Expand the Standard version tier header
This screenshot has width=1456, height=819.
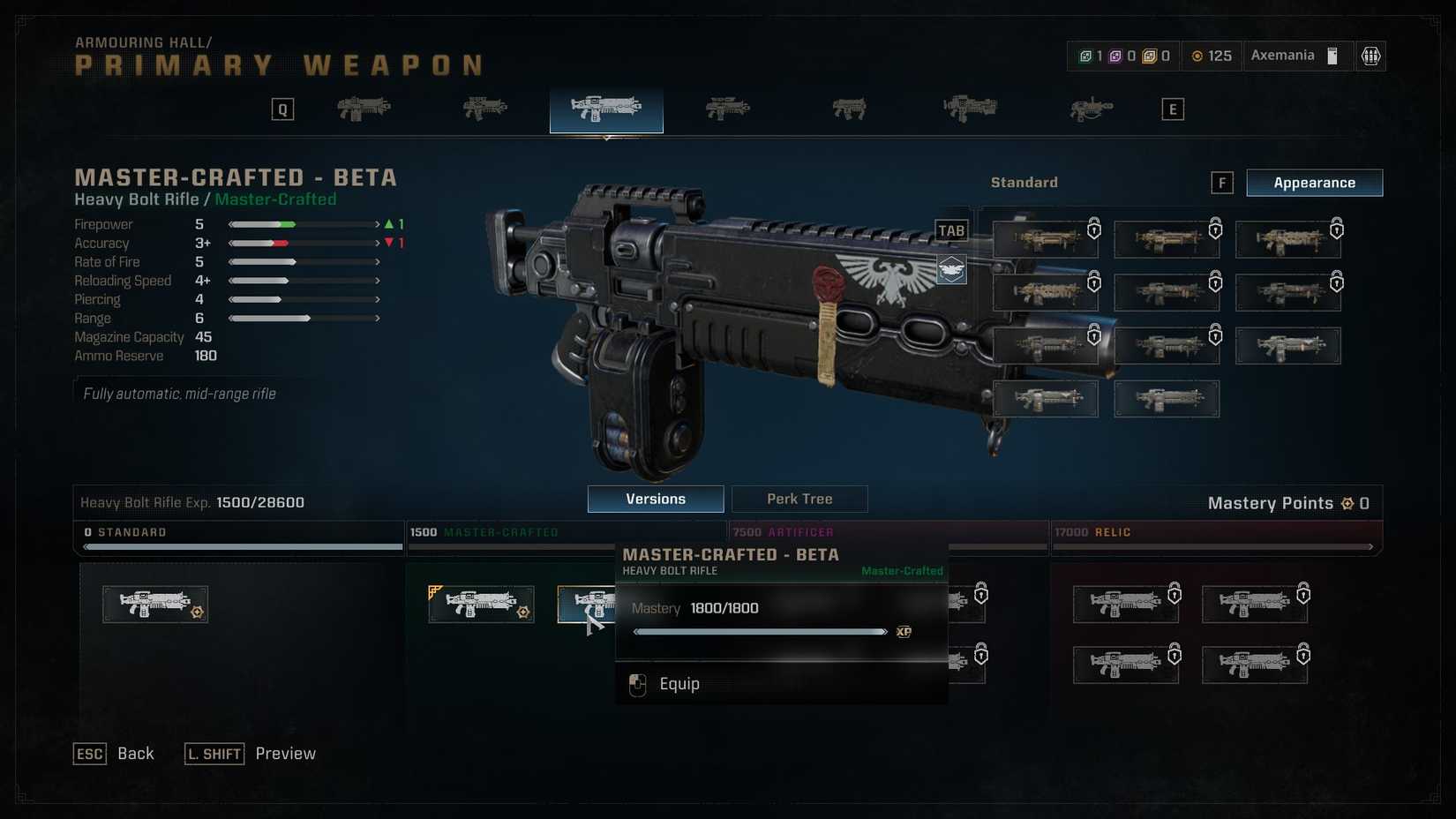238,532
